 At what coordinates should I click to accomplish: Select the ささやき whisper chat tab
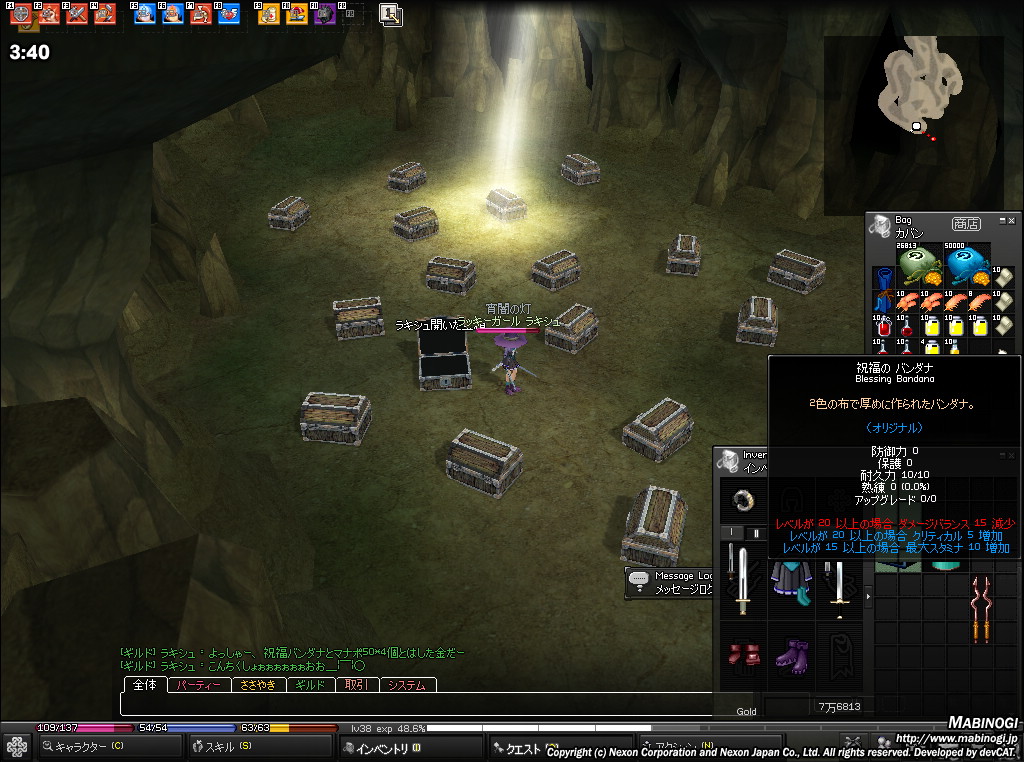point(258,685)
